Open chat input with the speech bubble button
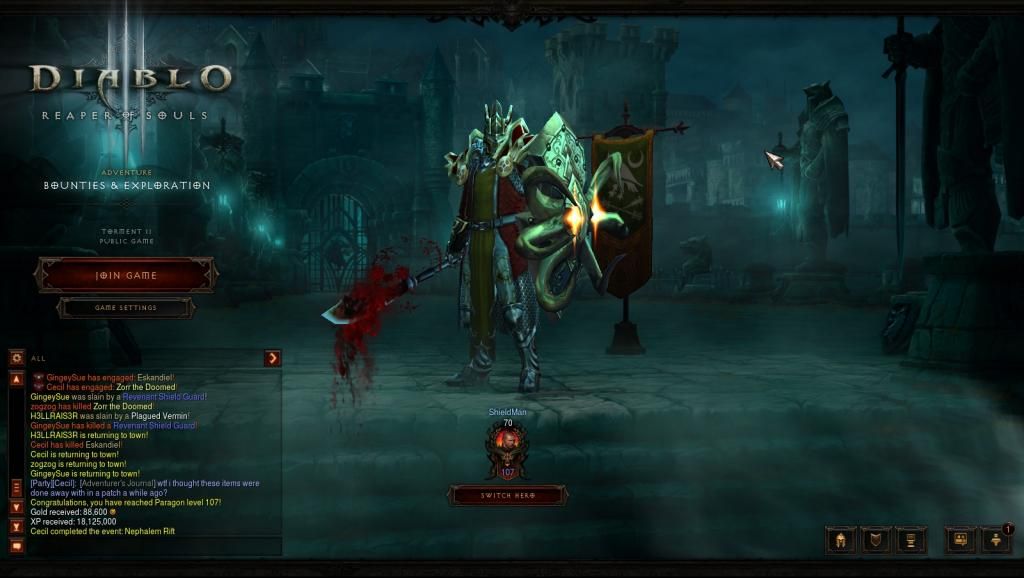This screenshot has height=578, width=1024. tap(16, 545)
